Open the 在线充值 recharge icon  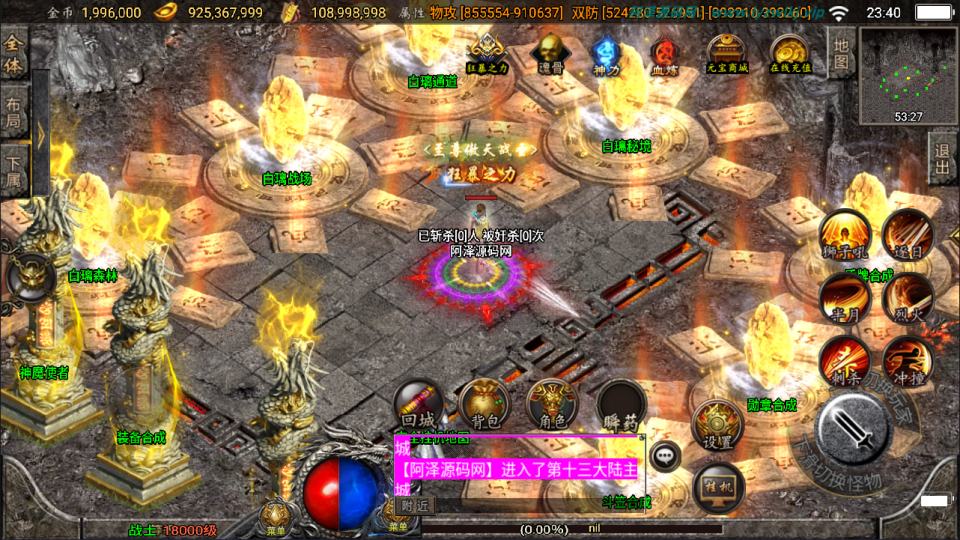790,52
